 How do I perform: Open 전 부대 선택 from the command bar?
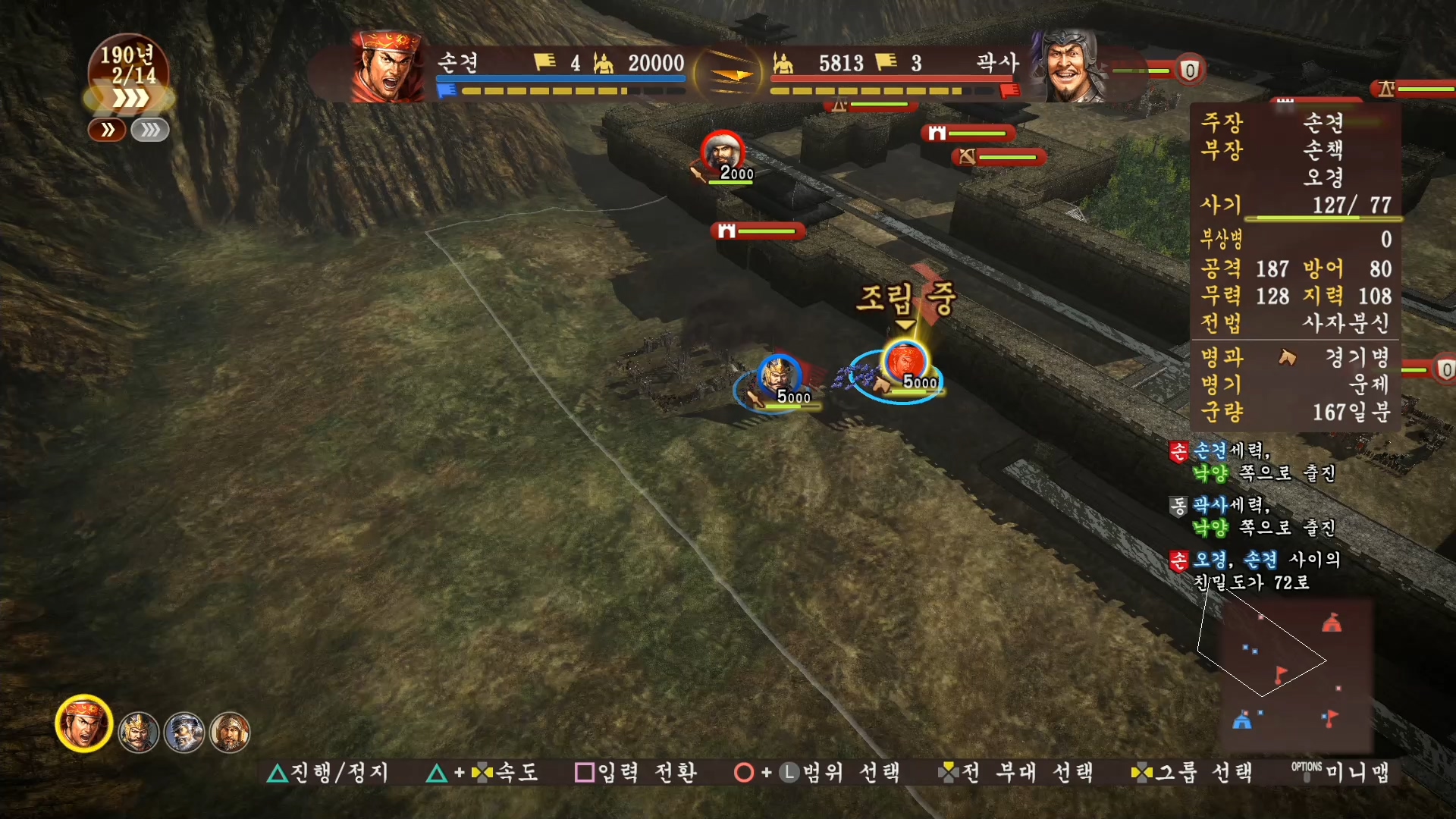pyautogui.click(x=1016, y=773)
